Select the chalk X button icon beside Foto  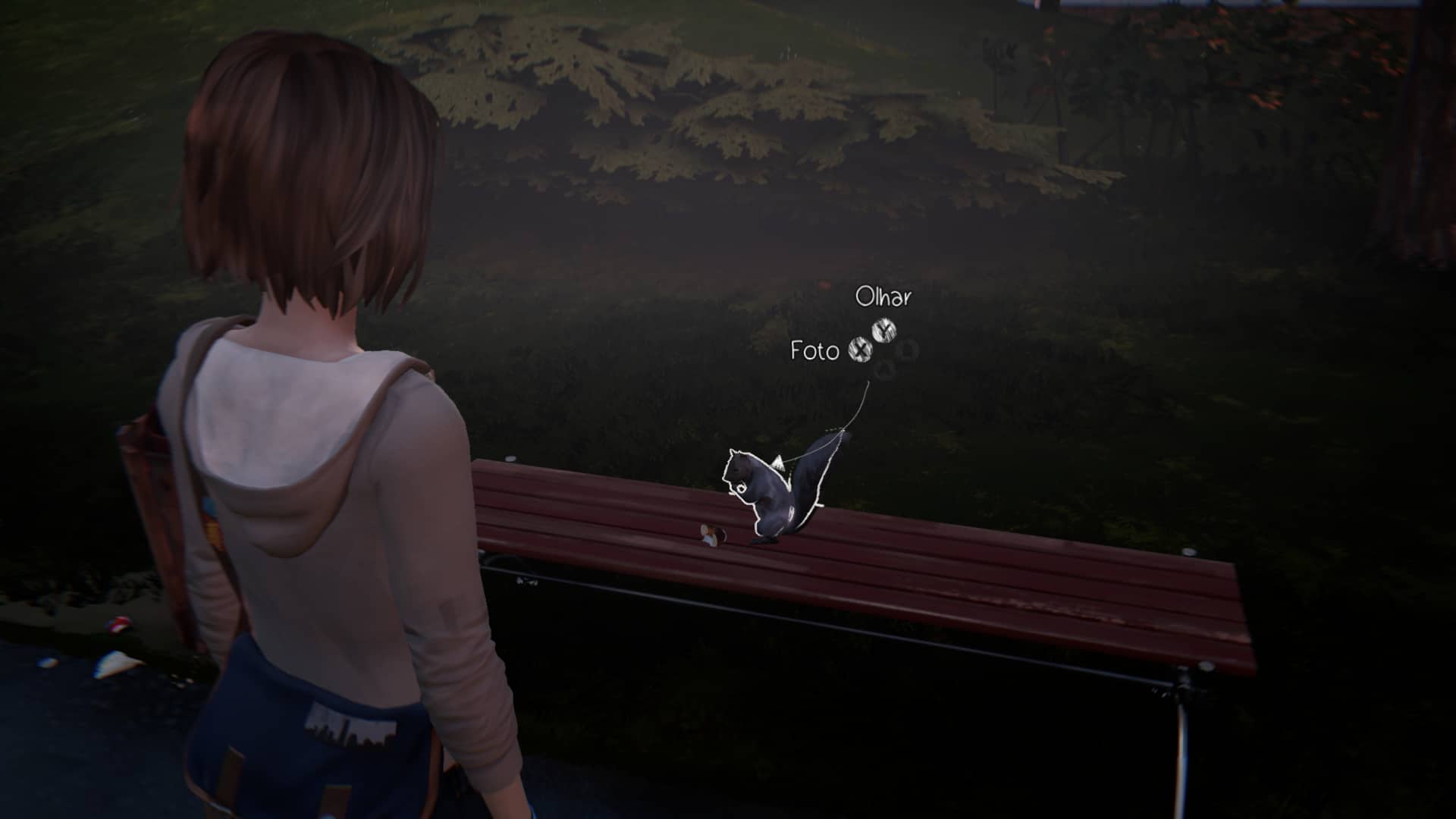coord(861,351)
